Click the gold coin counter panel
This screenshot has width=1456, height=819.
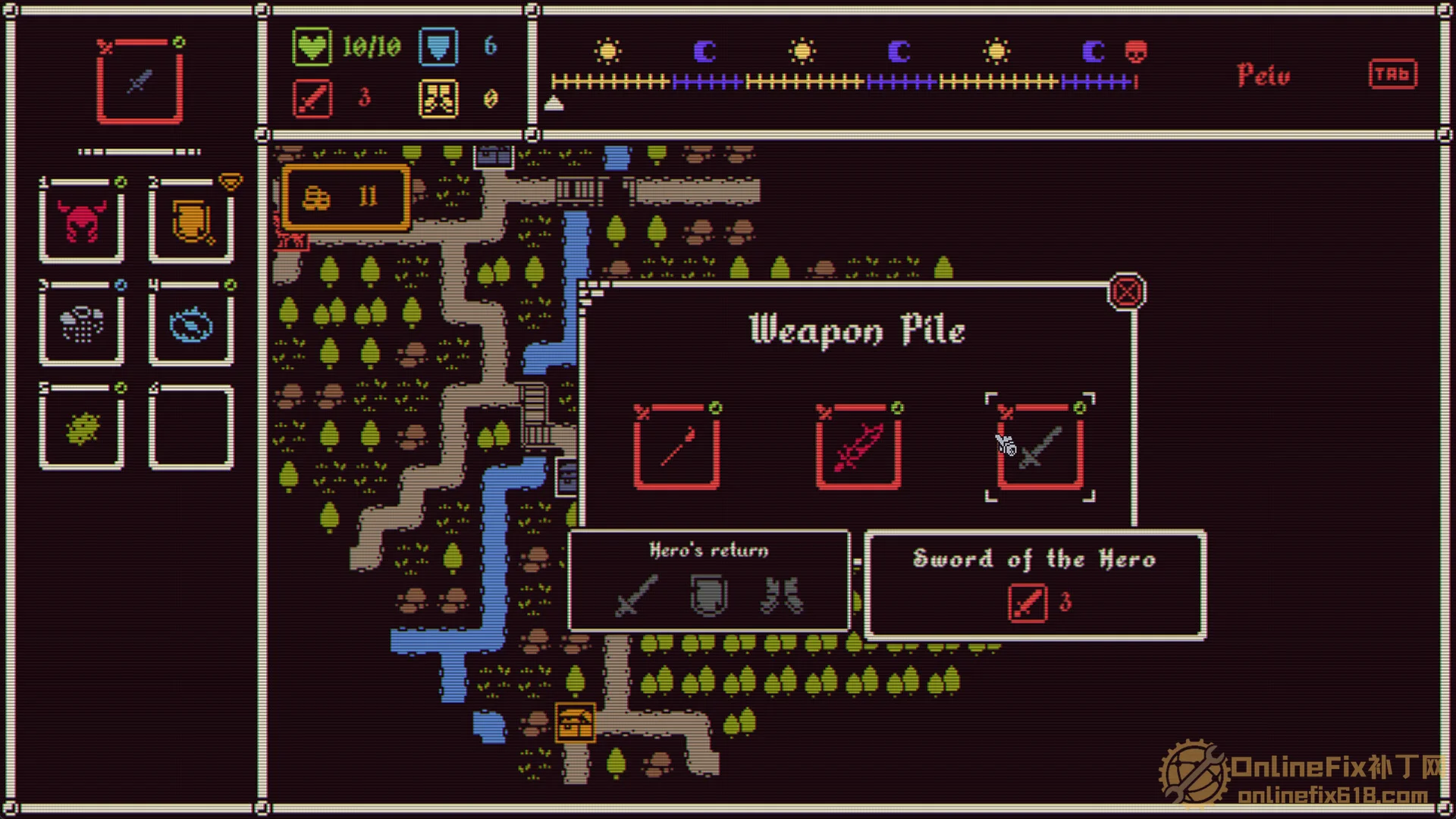(x=347, y=197)
